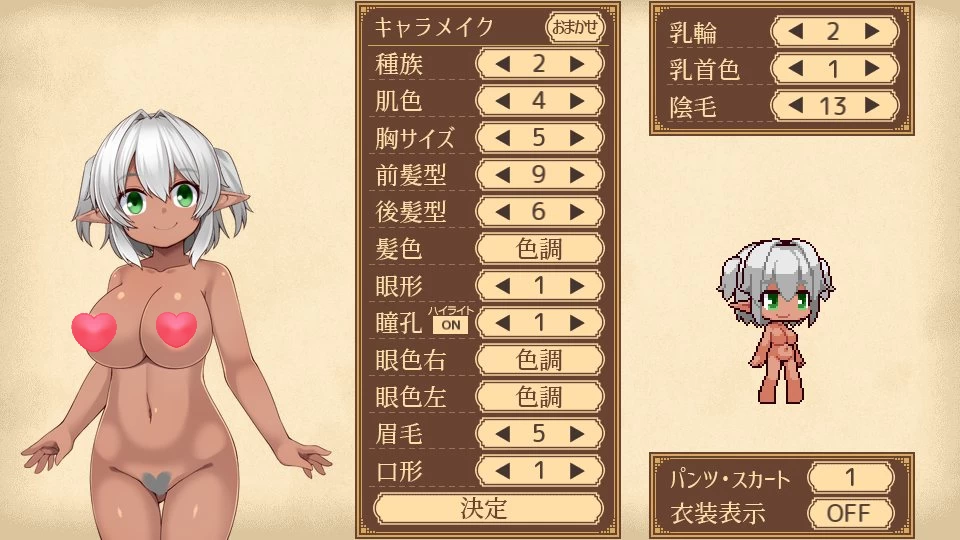Increase the 種族 value with right arrow
Screen dimensions: 960x540
(x=577, y=65)
